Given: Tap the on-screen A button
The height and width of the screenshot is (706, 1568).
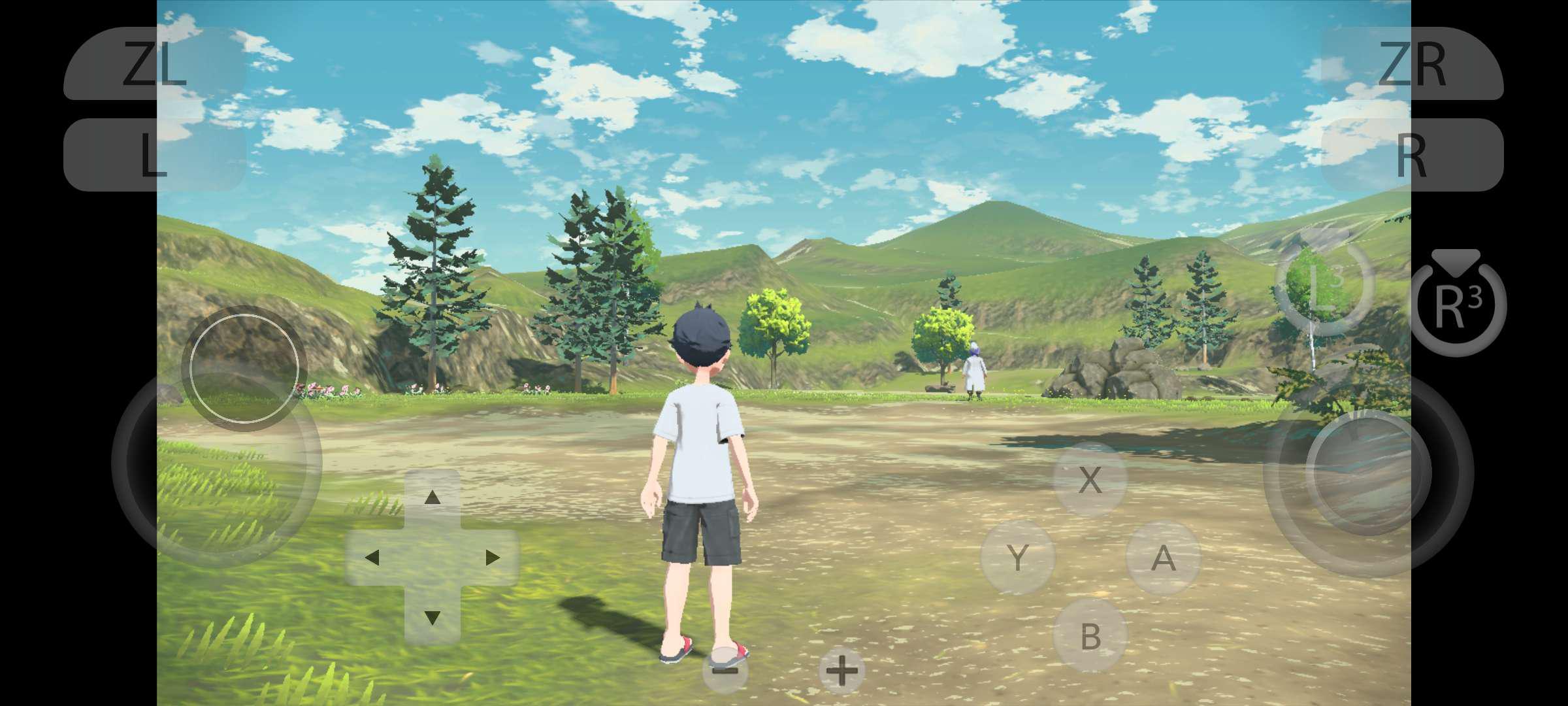Looking at the screenshot, I should pyautogui.click(x=1163, y=558).
